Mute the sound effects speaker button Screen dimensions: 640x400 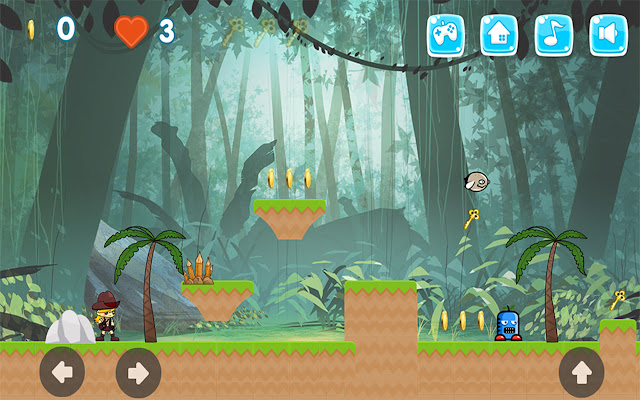tap(608, 35)
